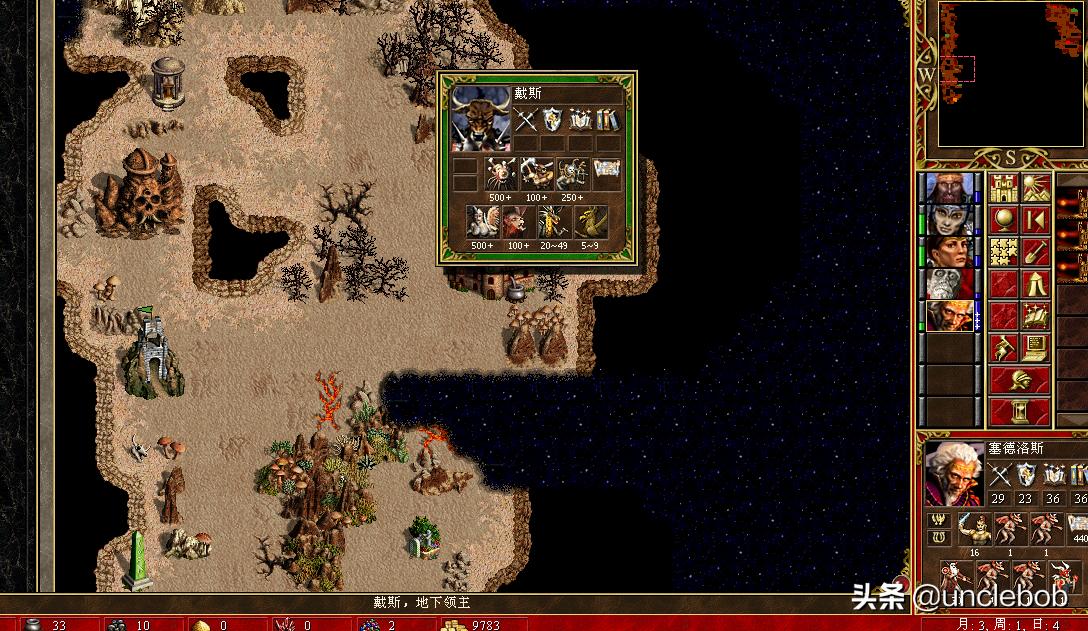Click the puzzle-pieces button
This screenshot has height=631, width=1088.
(1003, 251)
